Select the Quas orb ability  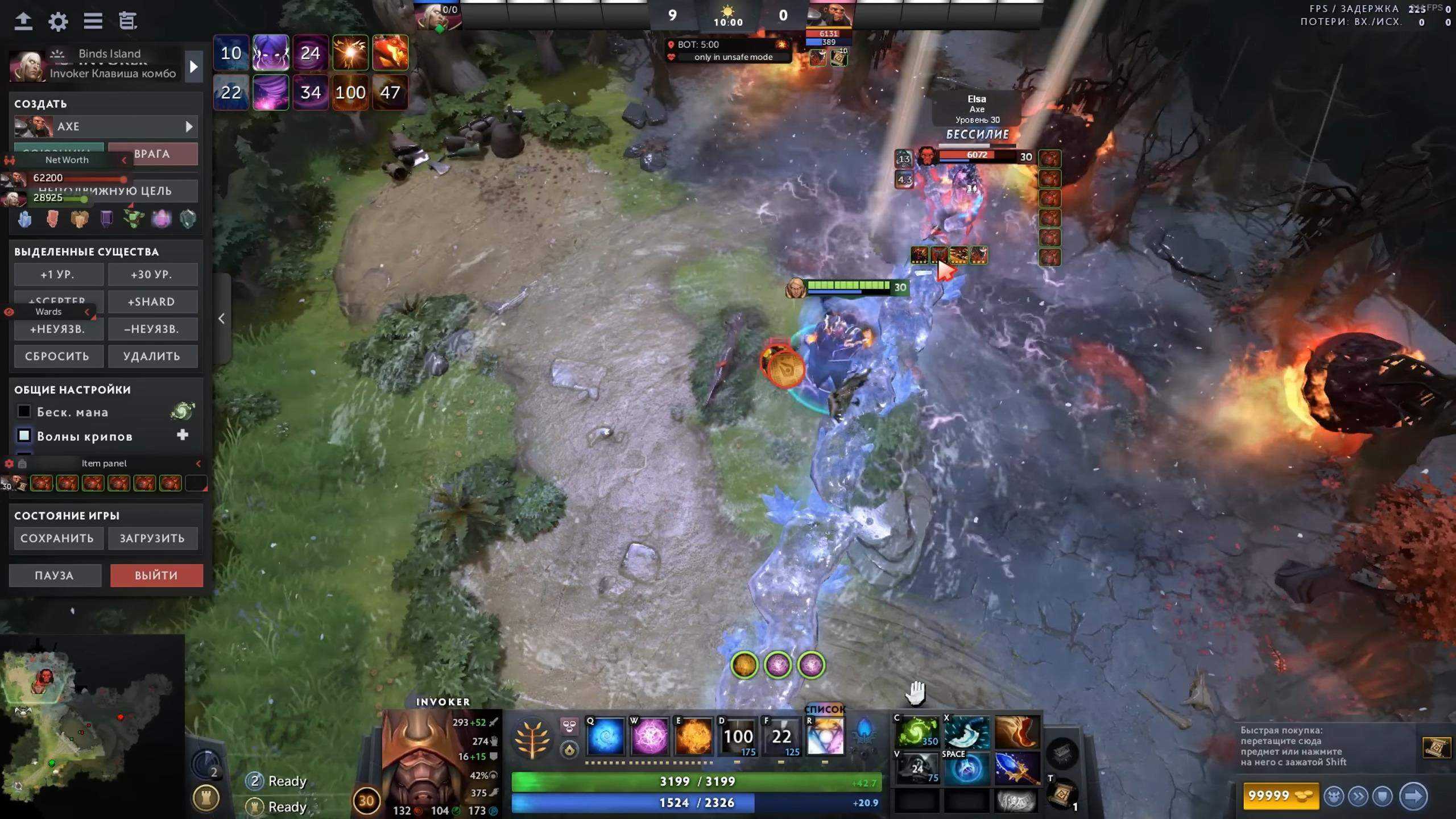point(605,737)
